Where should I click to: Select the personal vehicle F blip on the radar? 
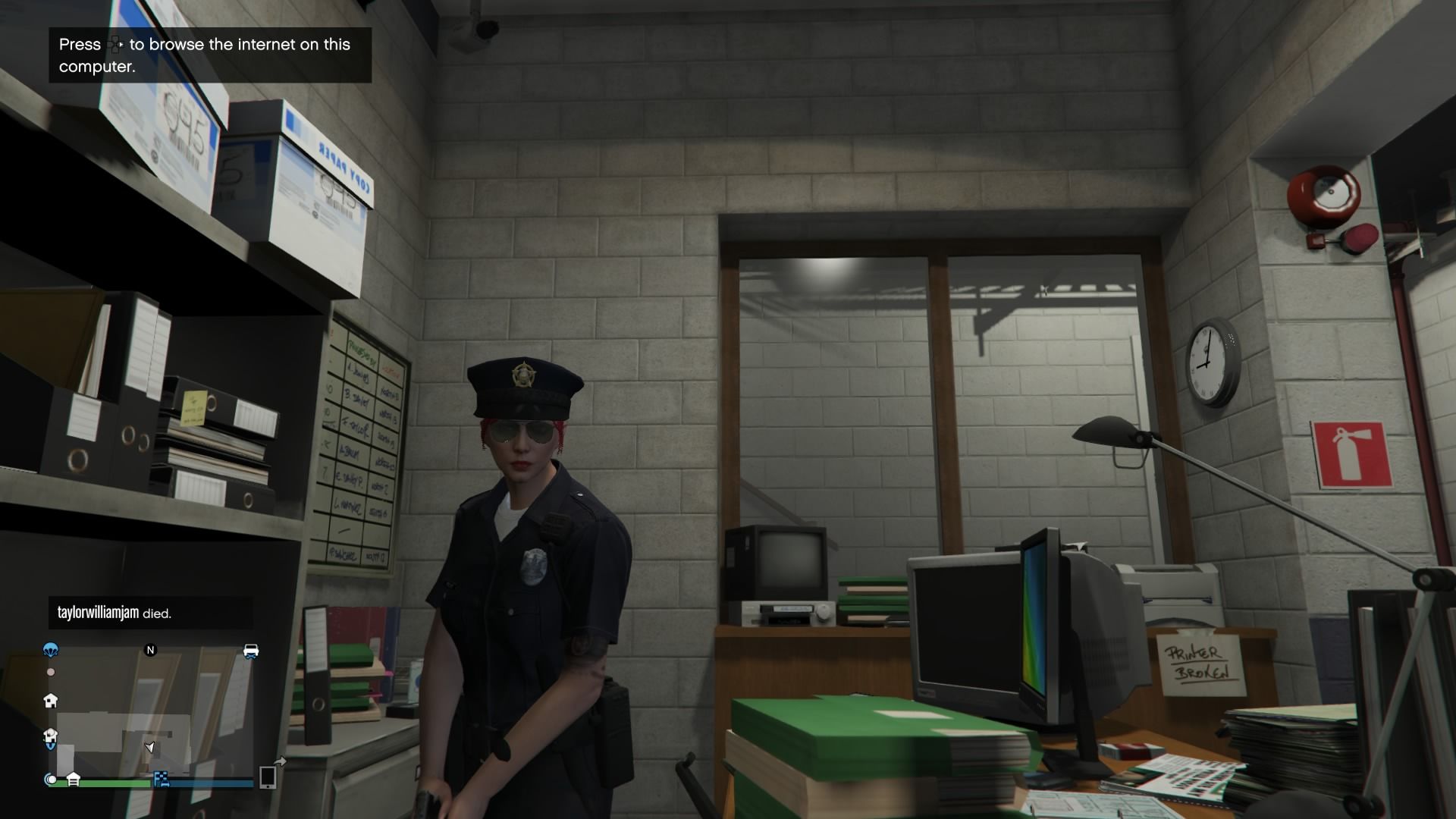point(160,780)
